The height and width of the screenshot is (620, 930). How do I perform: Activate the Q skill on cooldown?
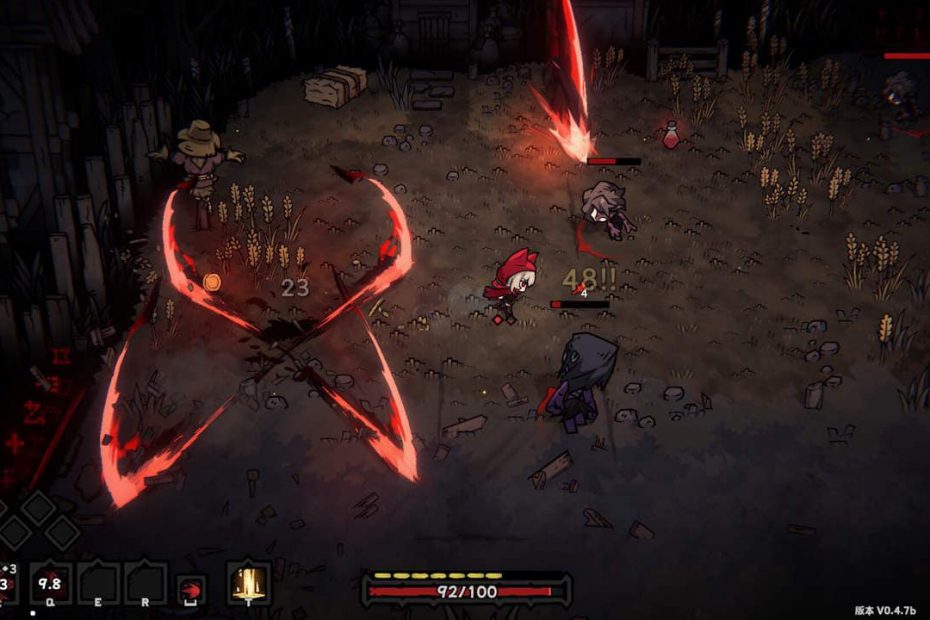49,582
